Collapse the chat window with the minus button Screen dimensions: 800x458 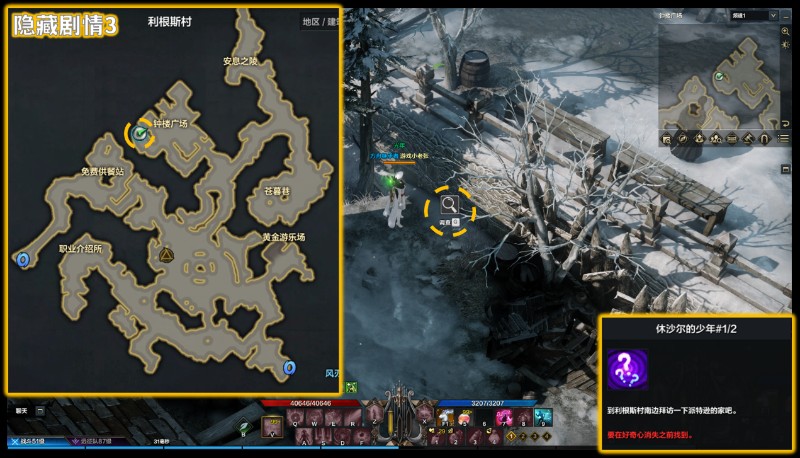40,410
